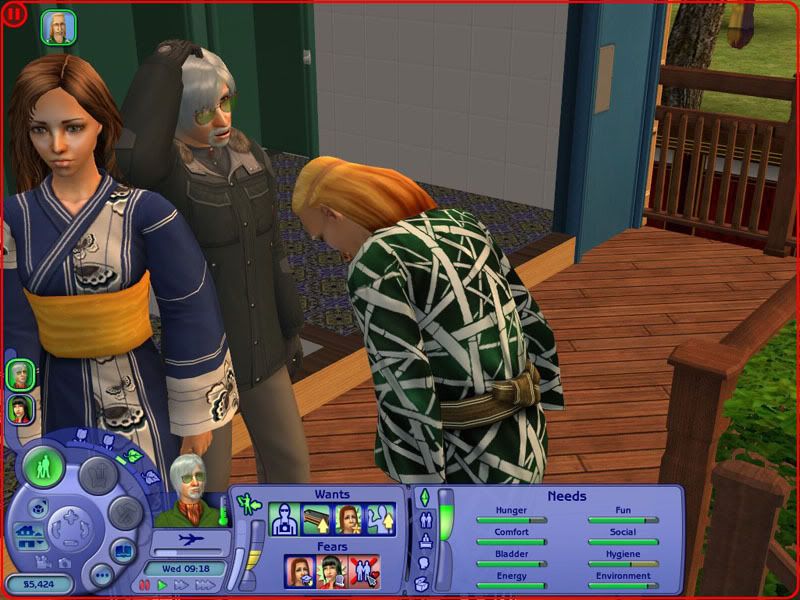Click the paused-game red pause speed button

point(145,585)
